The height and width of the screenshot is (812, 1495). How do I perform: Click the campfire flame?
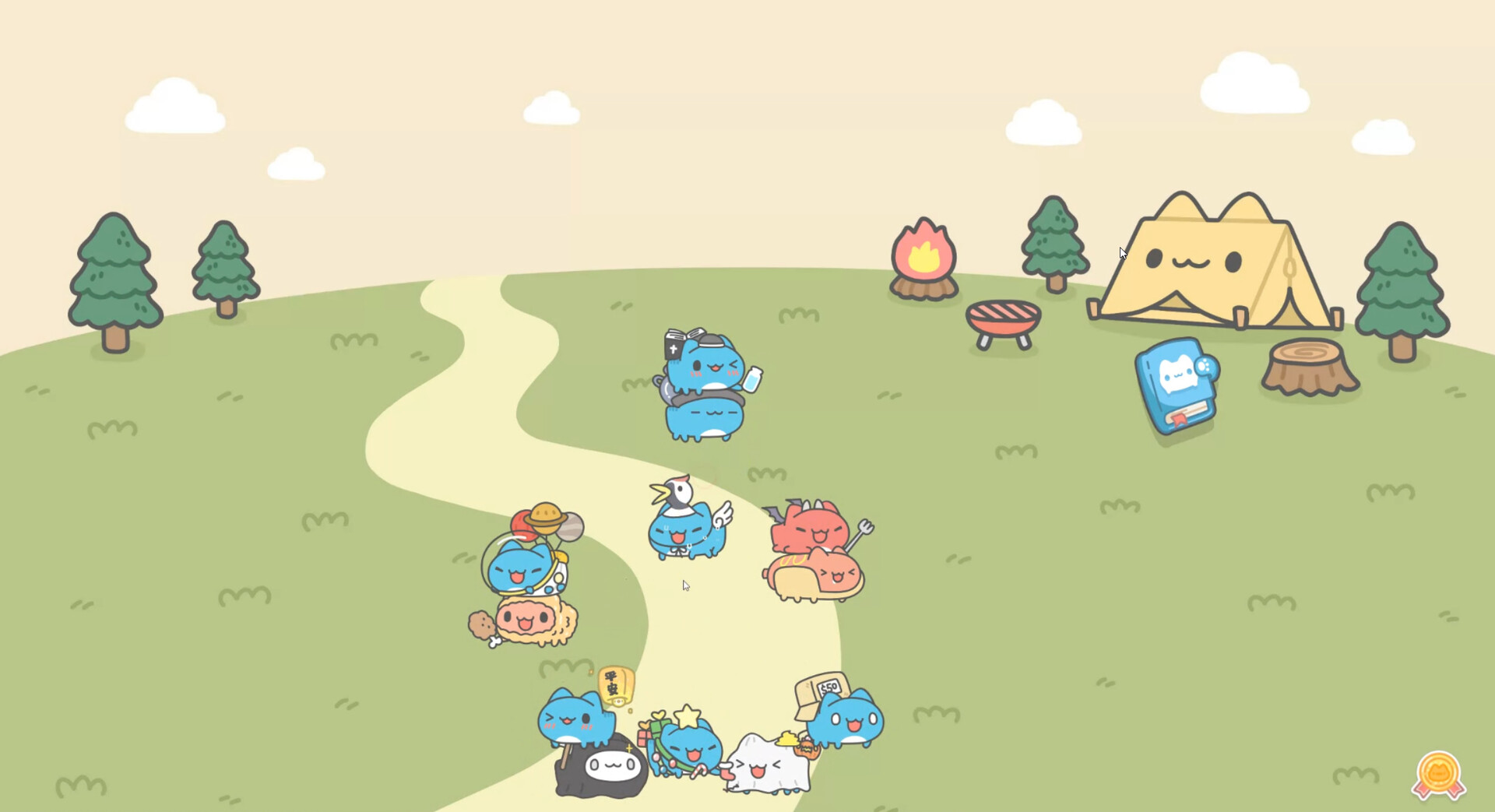pyautogui.click(x=923, y=253)
